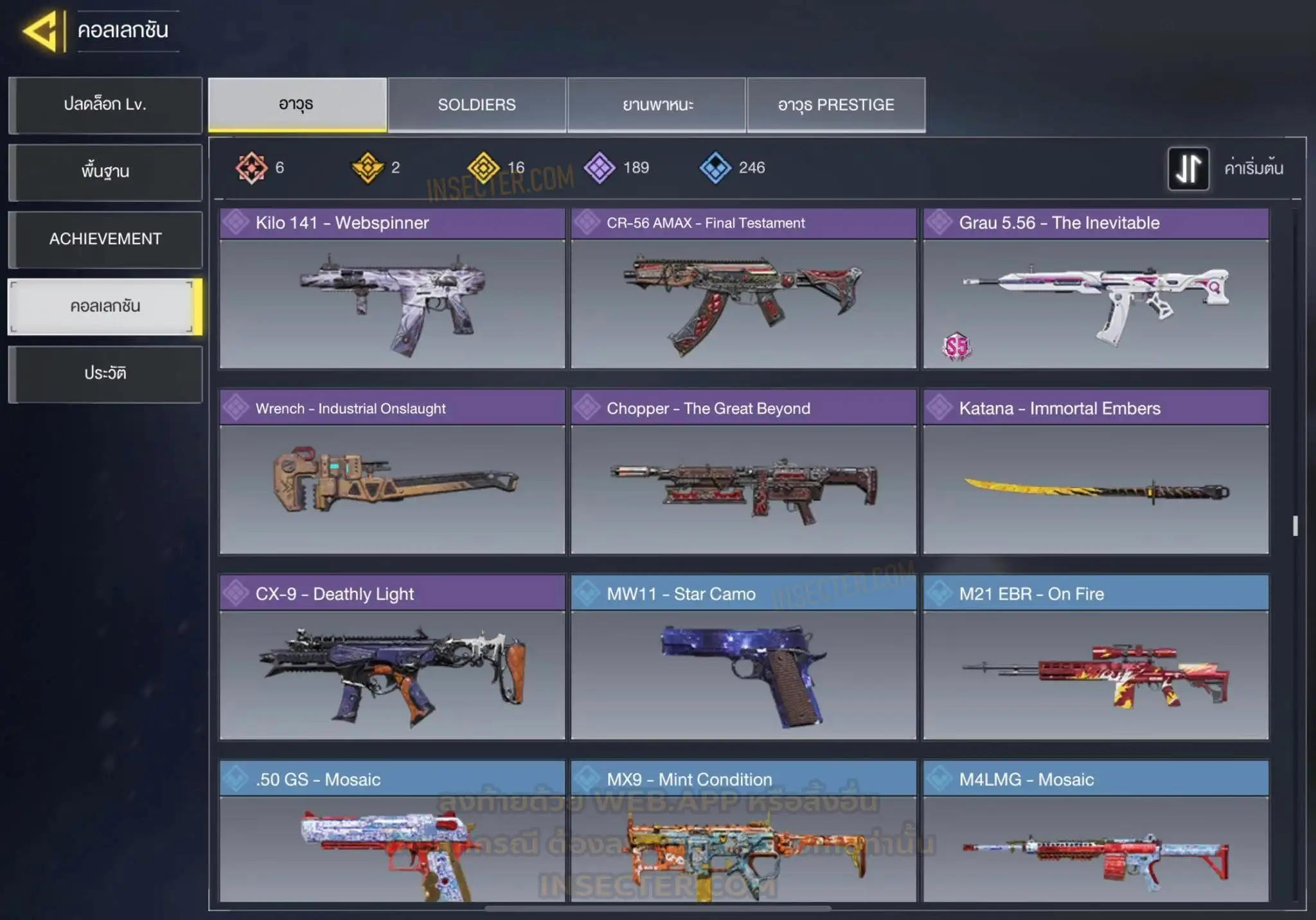Choose the Katana - Immortal Embers card
The image size is (1316, 920).
coord(1096,473)
